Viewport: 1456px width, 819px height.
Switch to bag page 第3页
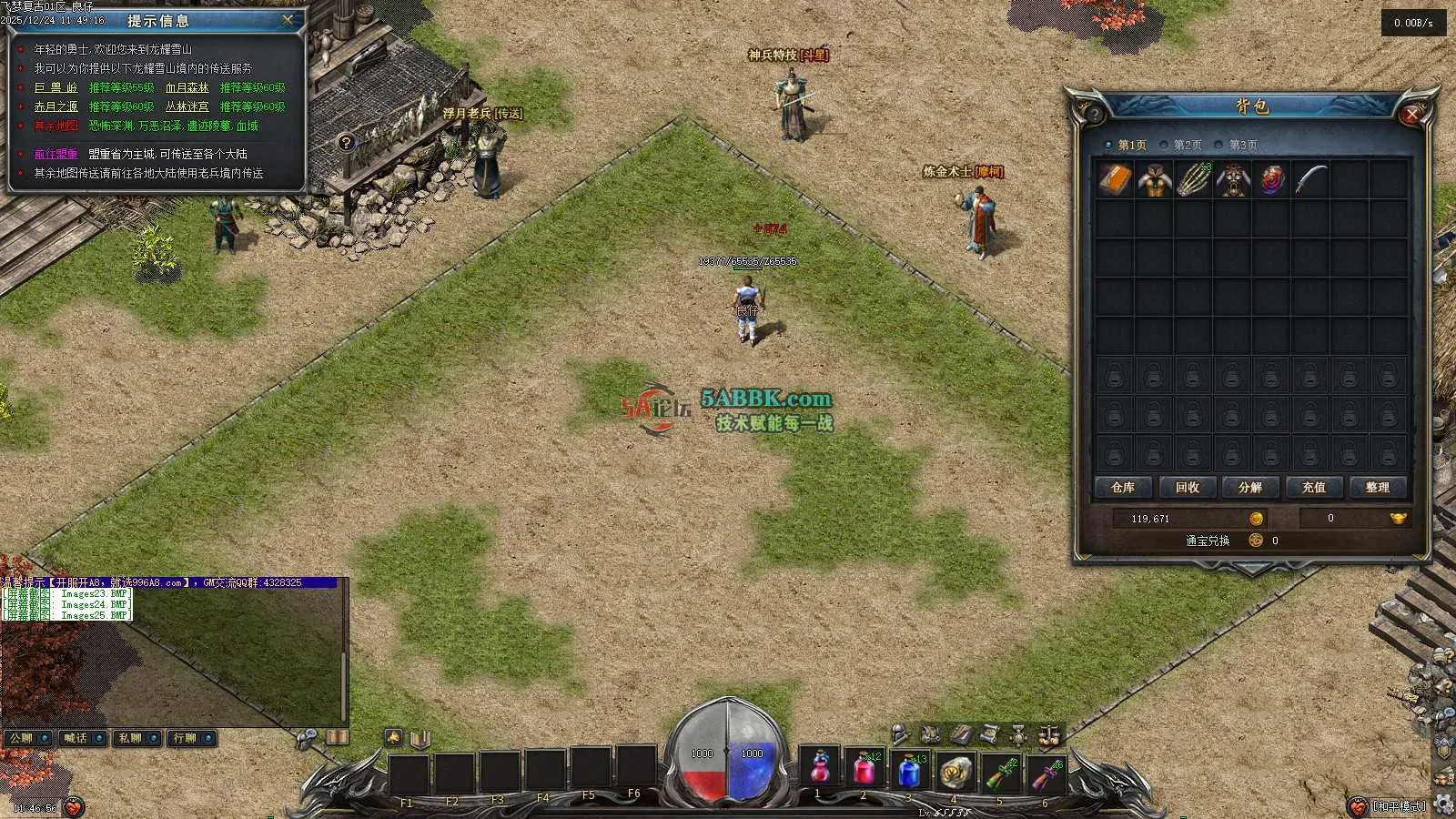(1241, 145)
